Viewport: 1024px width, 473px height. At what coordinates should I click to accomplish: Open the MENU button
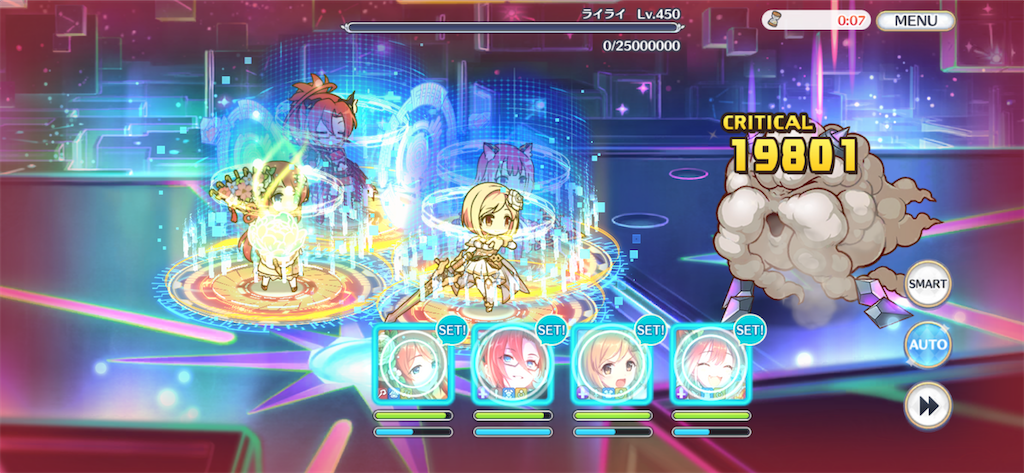(x=915, y=20)
